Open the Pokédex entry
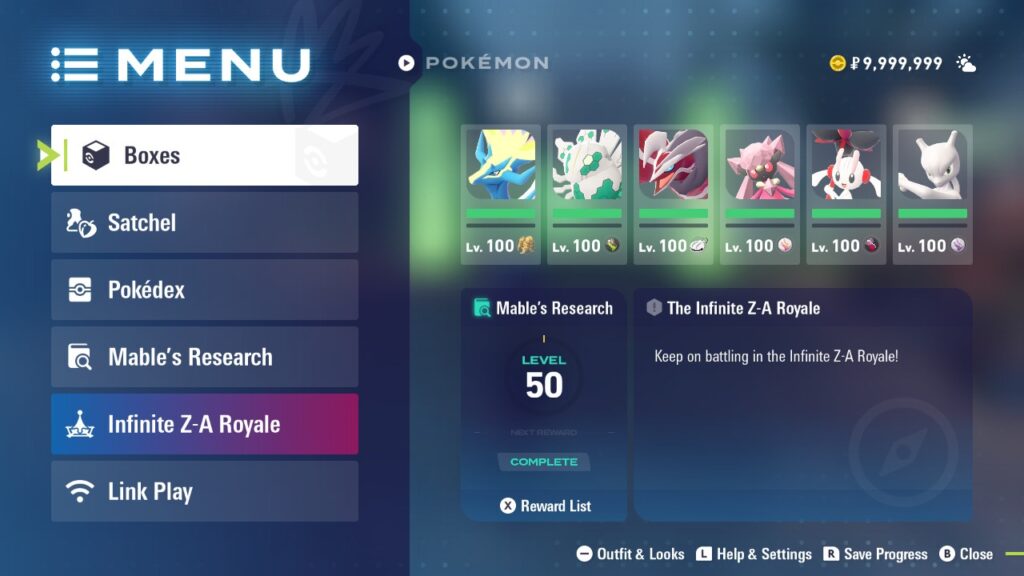This screenshot has width=1024, height=576. pyautogui.click(x=204, y=290)
